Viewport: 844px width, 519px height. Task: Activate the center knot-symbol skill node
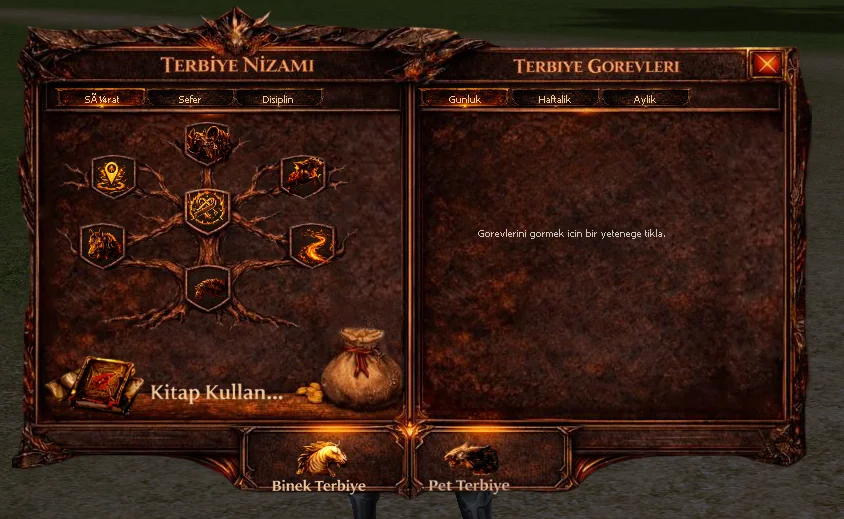click(x=208, y=210)
